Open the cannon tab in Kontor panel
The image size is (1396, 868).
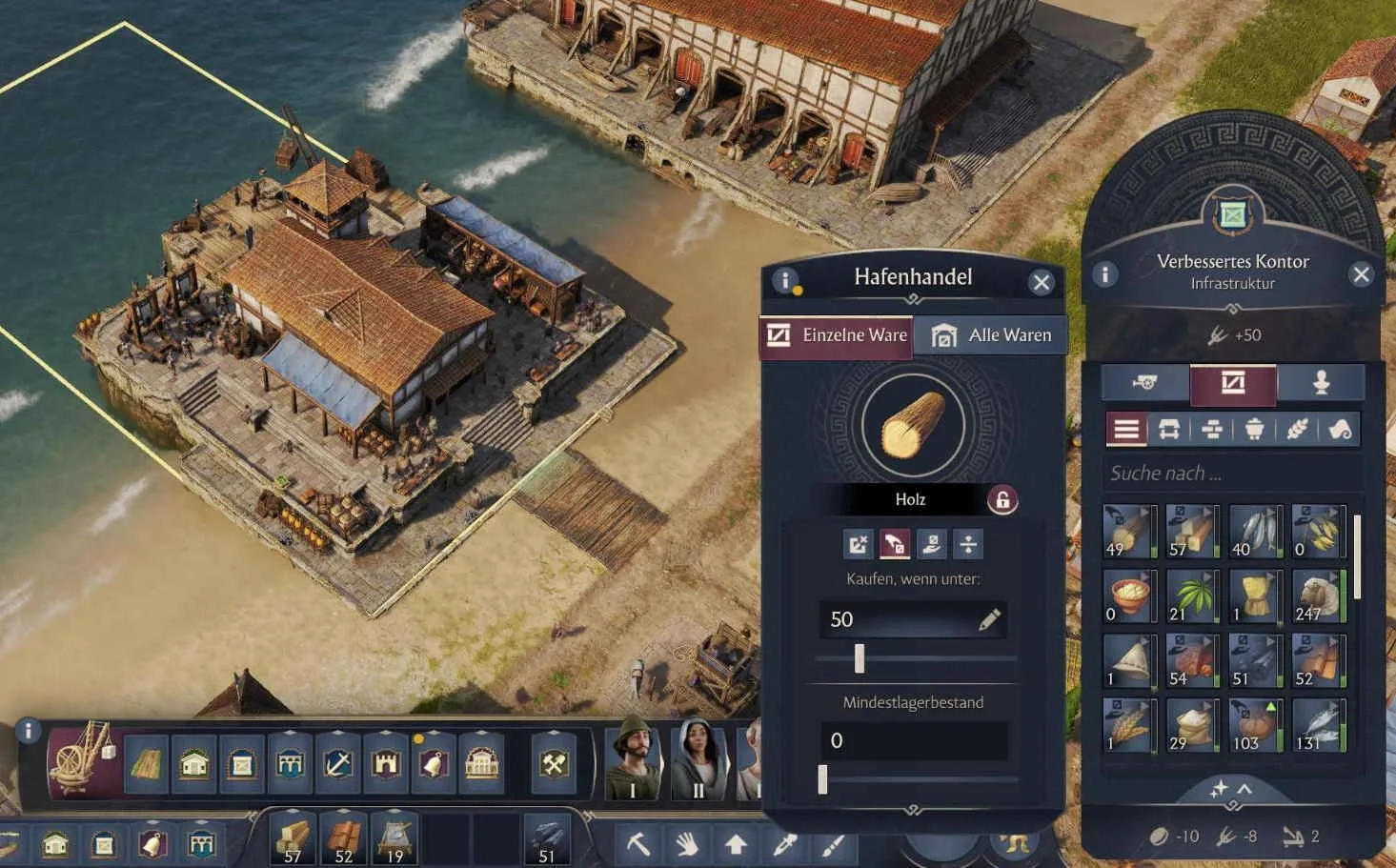pos(1146,383)
